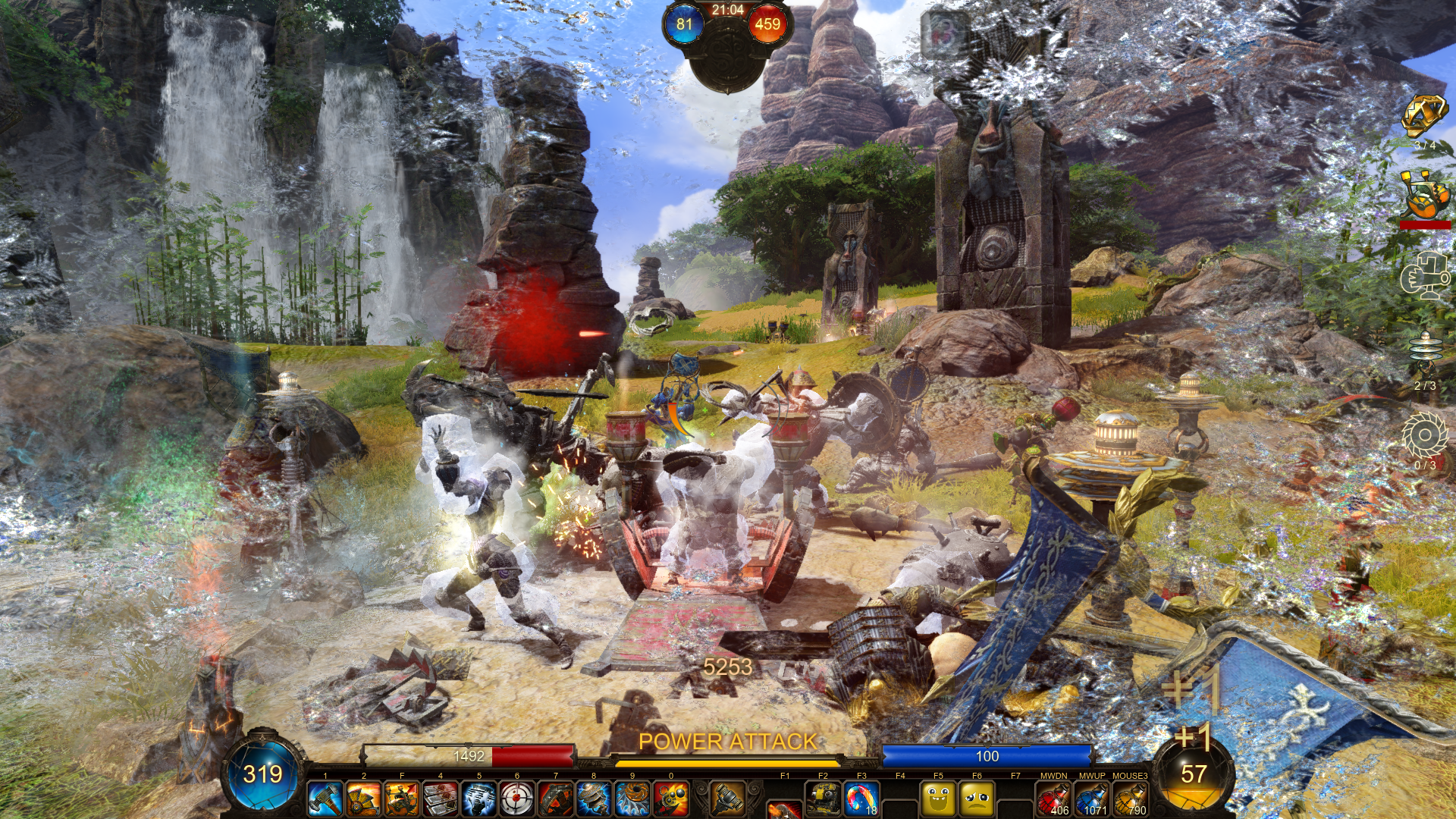Use the yellow potion flask

pos(1130,799)
